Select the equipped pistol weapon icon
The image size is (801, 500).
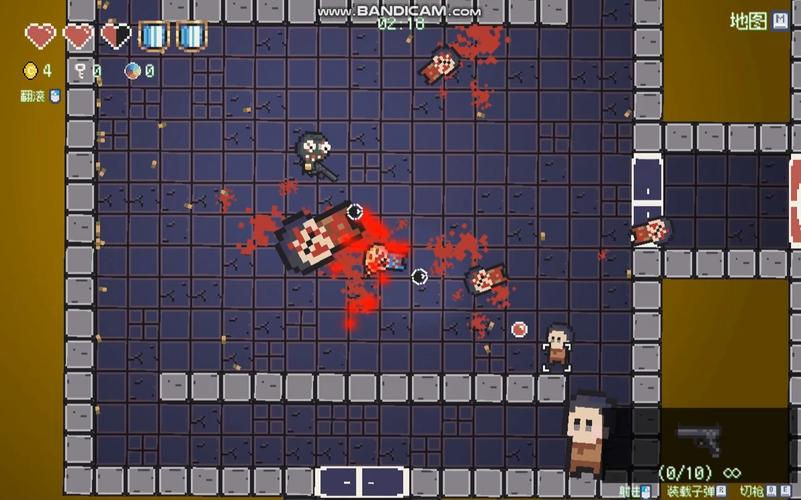click(699, 436)
